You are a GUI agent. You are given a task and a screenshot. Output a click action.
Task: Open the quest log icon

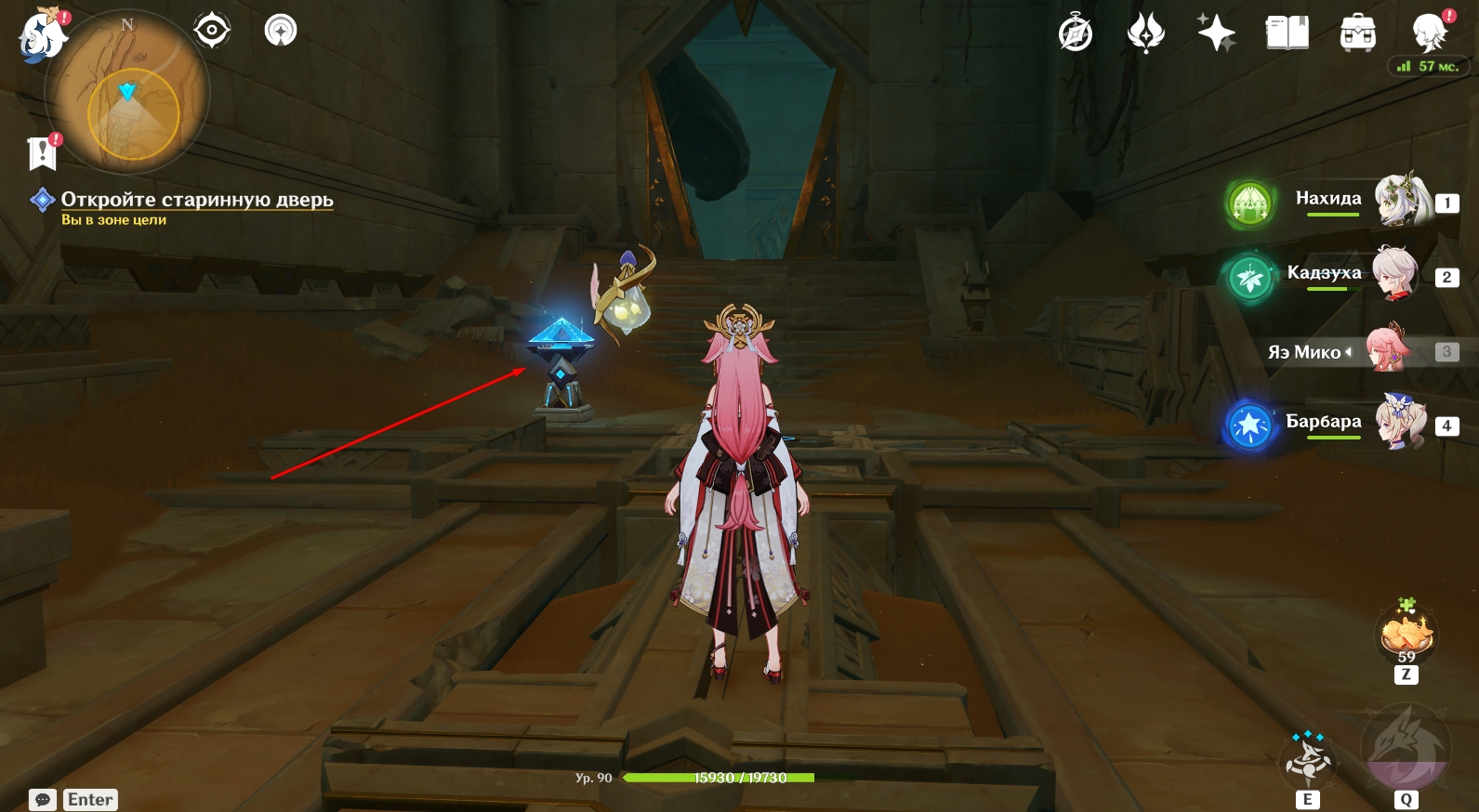(43, 152)
